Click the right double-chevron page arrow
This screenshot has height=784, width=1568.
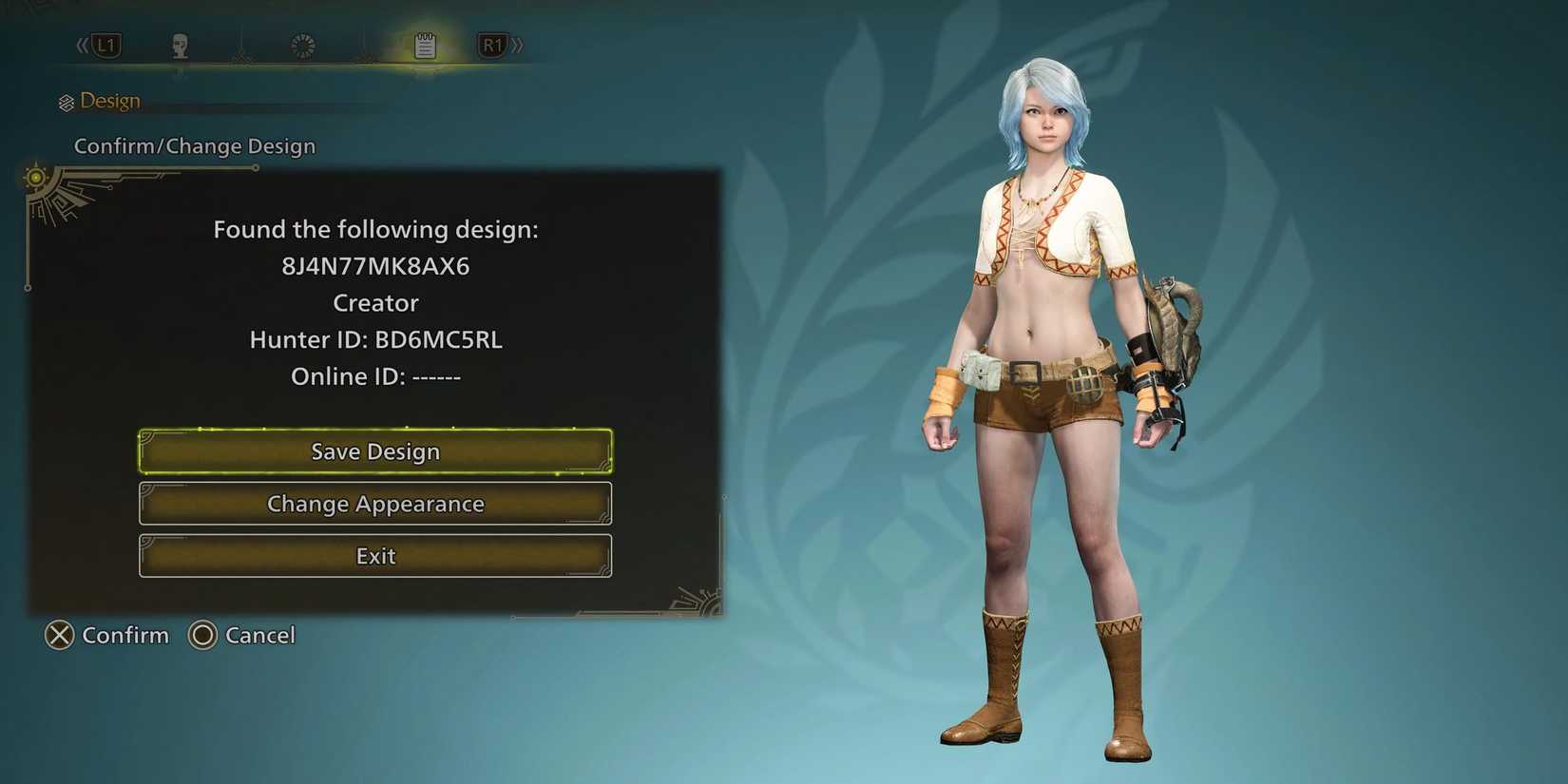519,44
